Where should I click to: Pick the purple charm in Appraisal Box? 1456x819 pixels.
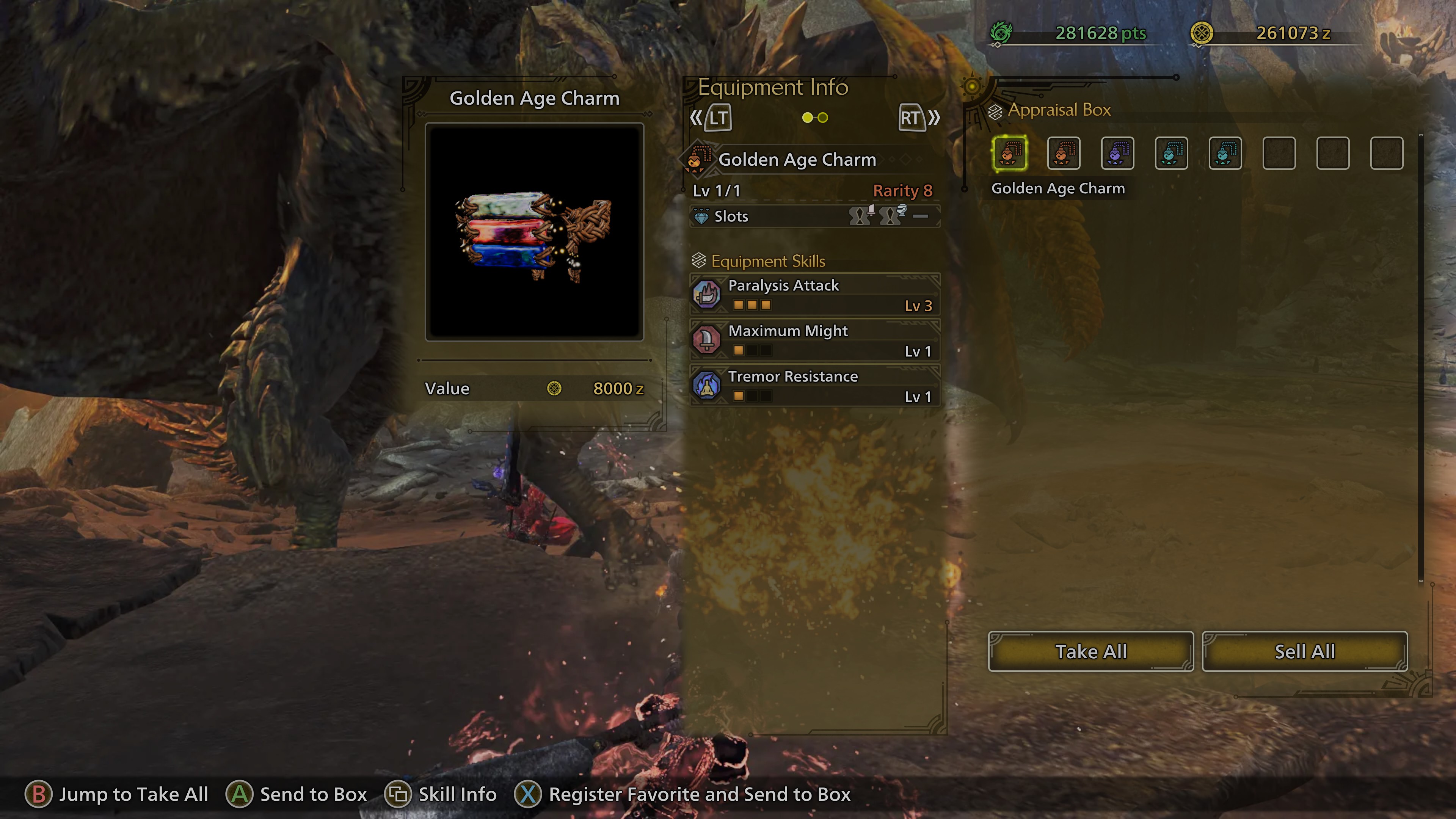point(1117,153)
